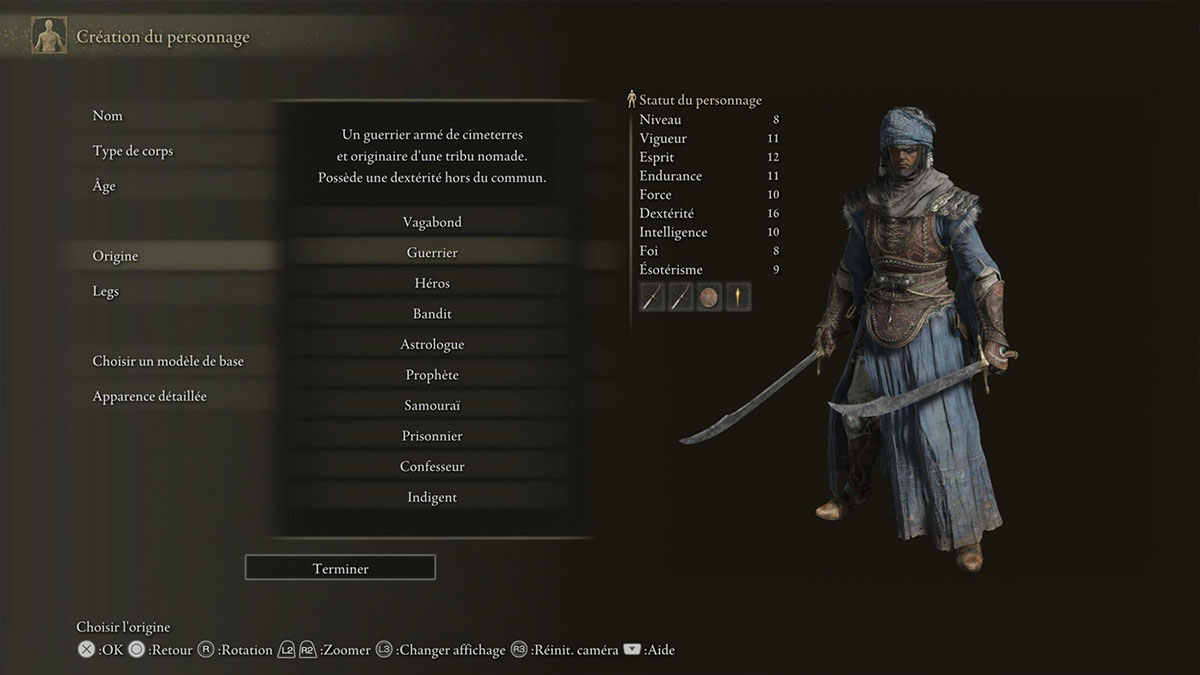Select the Origine menu entry
This screenshot has width=1200, height=675.
(116, 256)
